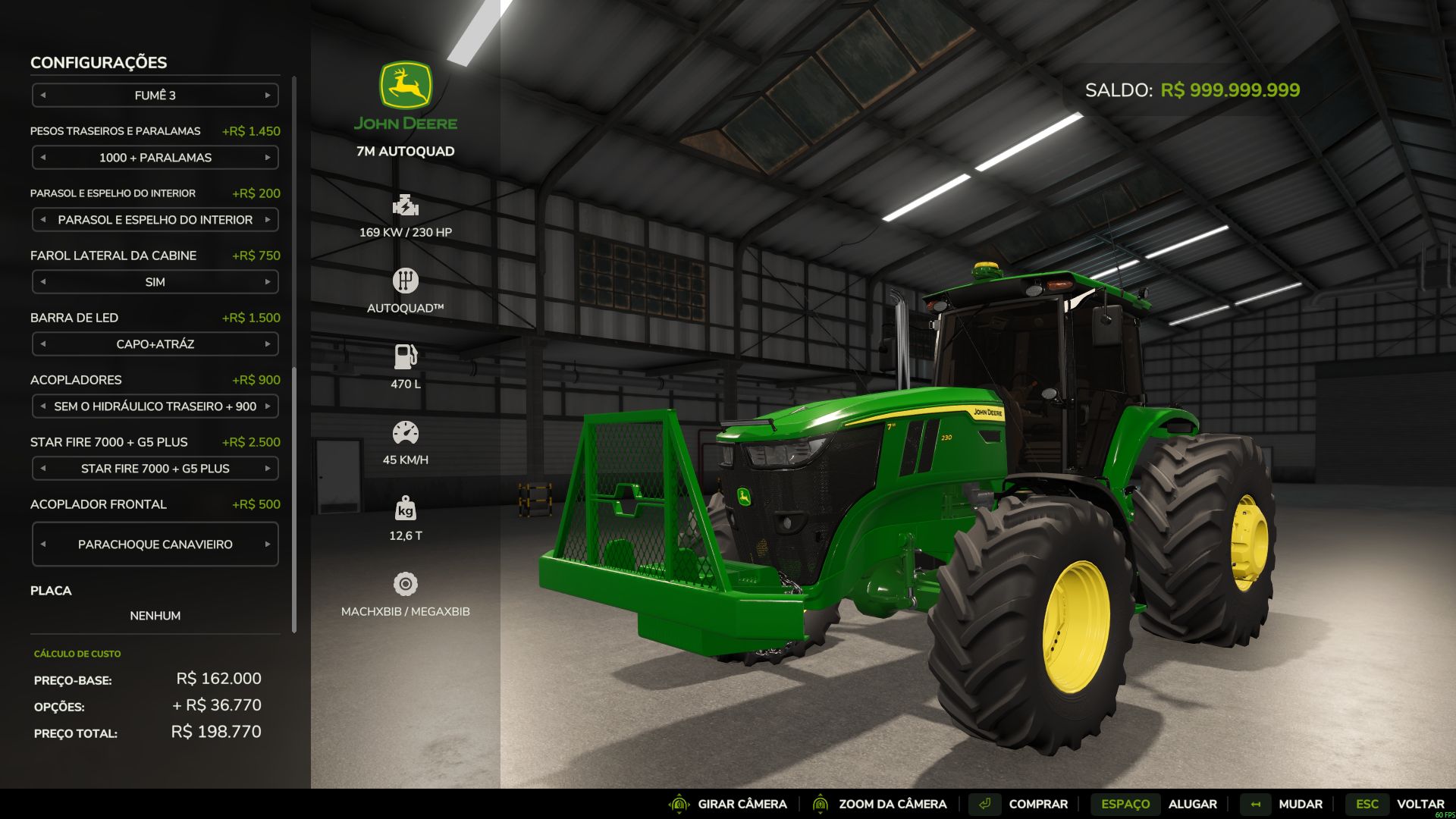The height and width of the screenshot is (819, 1456).
Task: Switch BARRA DE LED option CAPO+ATRÁZ
Action: point(155,344)
